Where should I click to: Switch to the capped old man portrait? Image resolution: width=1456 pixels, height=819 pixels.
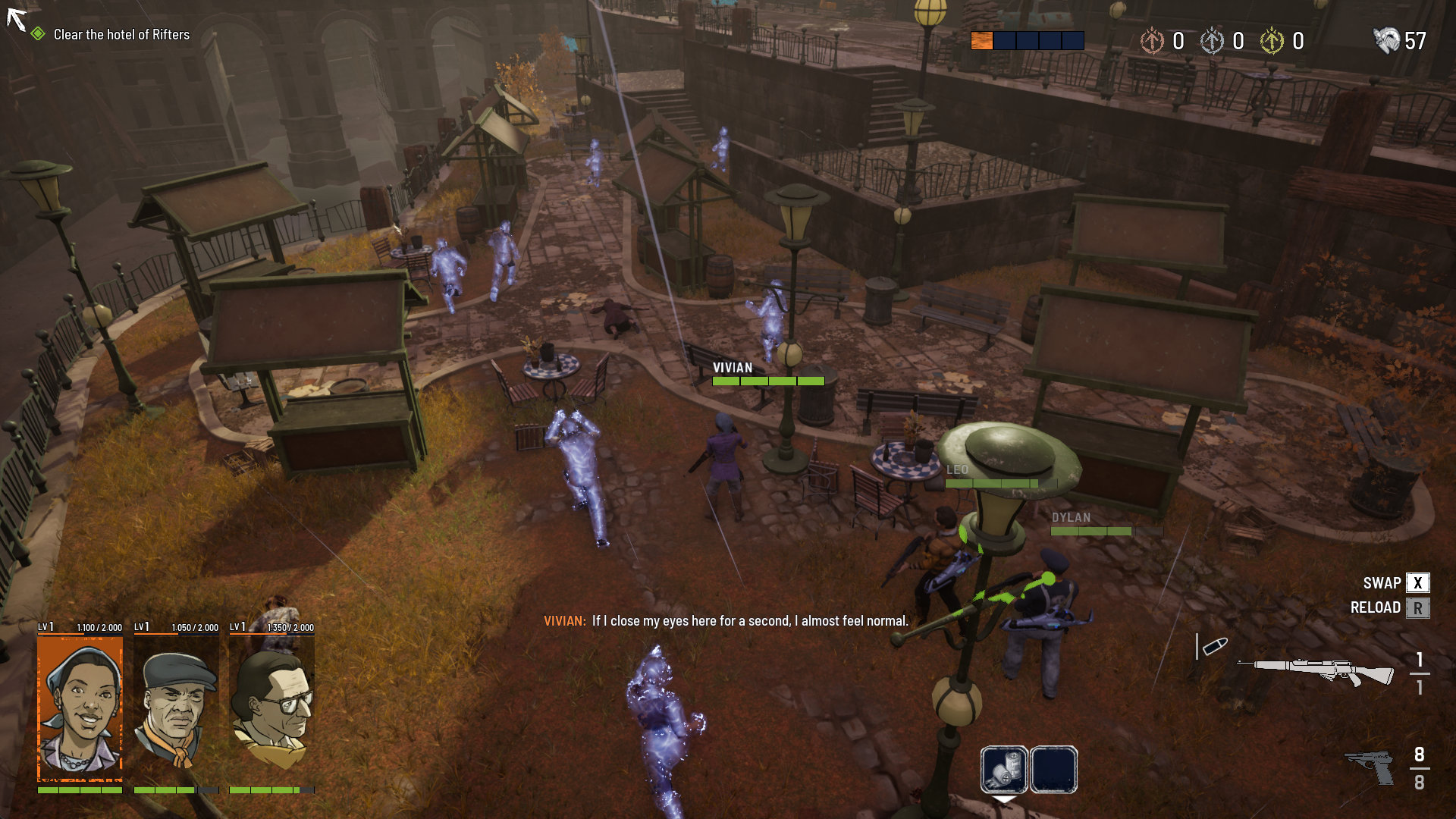(176, 708)
